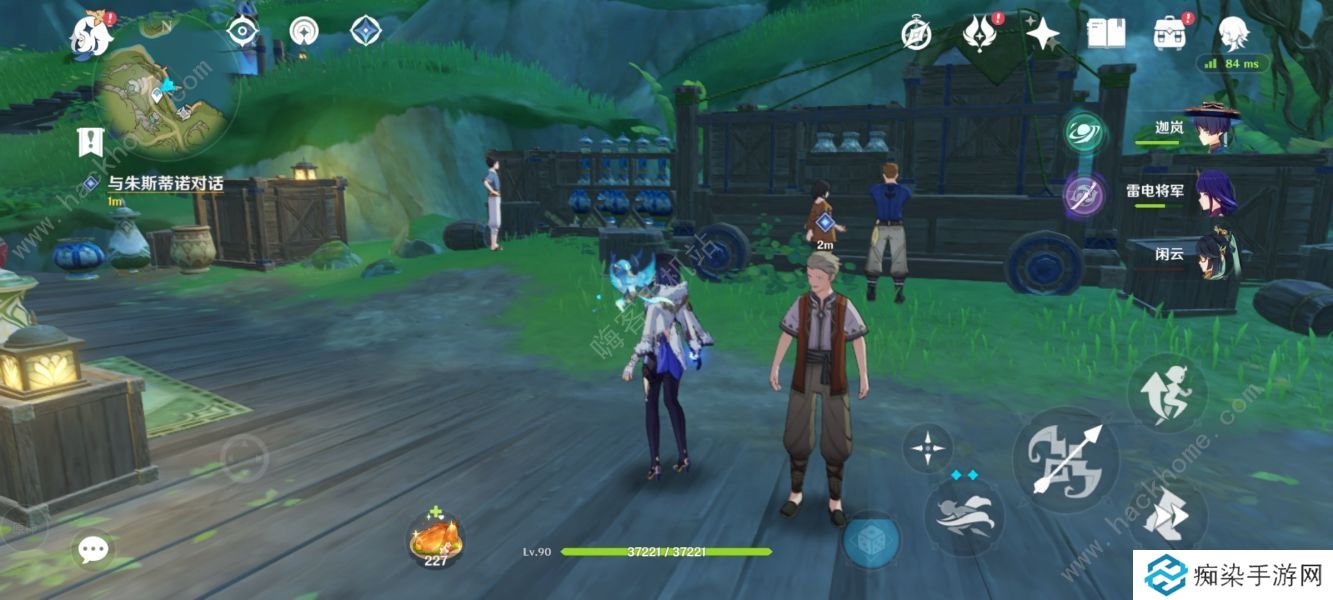Viewport: 1333px width, 600px height.
Task: Select the quest tracker to talk with 朱斯蒂诺
Action: (x=165, y=184)
